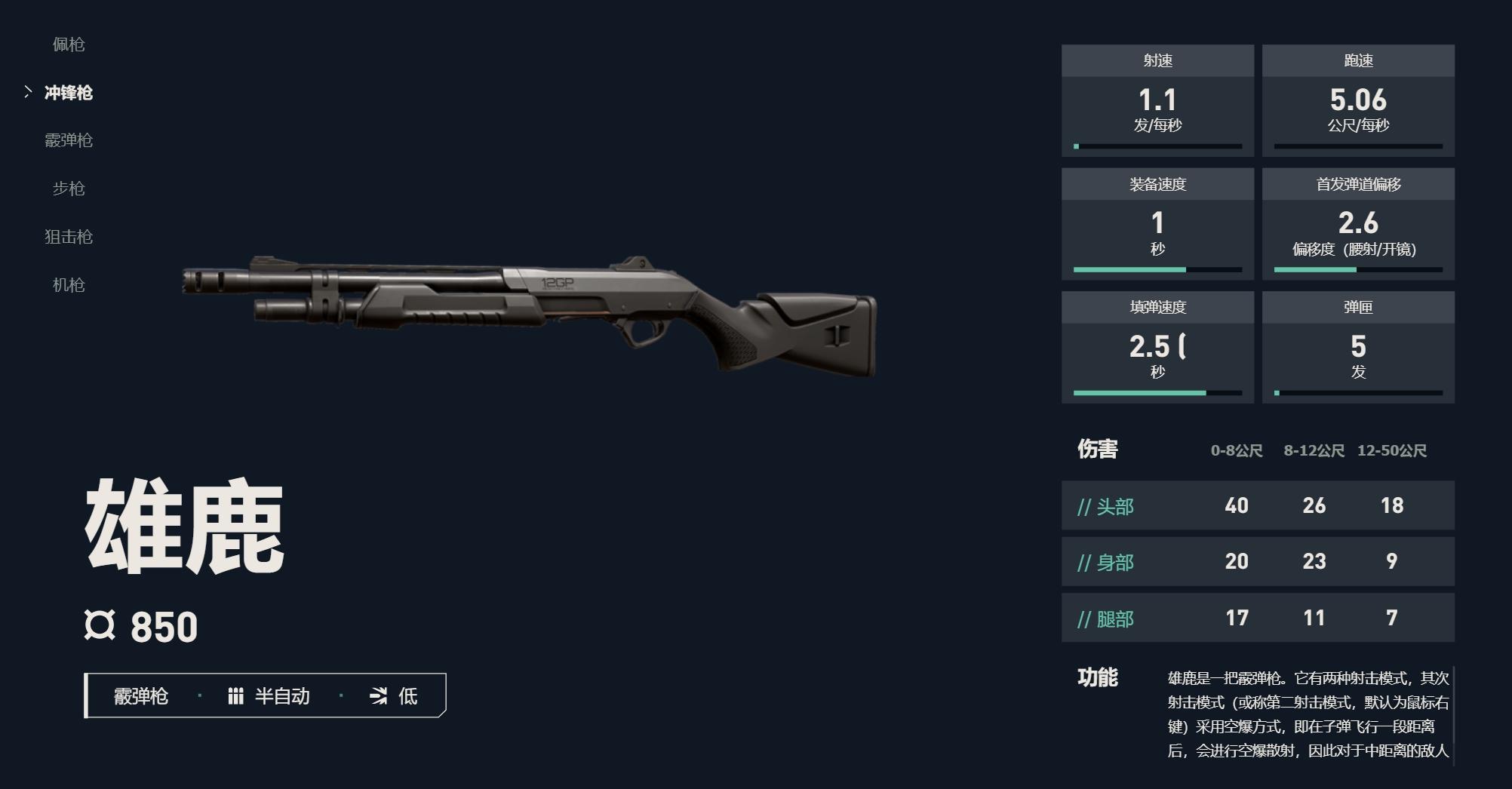This screenshot has height=789, width=1512.
Task: Switch to the 冲锋枪 category
Action: 68,93
